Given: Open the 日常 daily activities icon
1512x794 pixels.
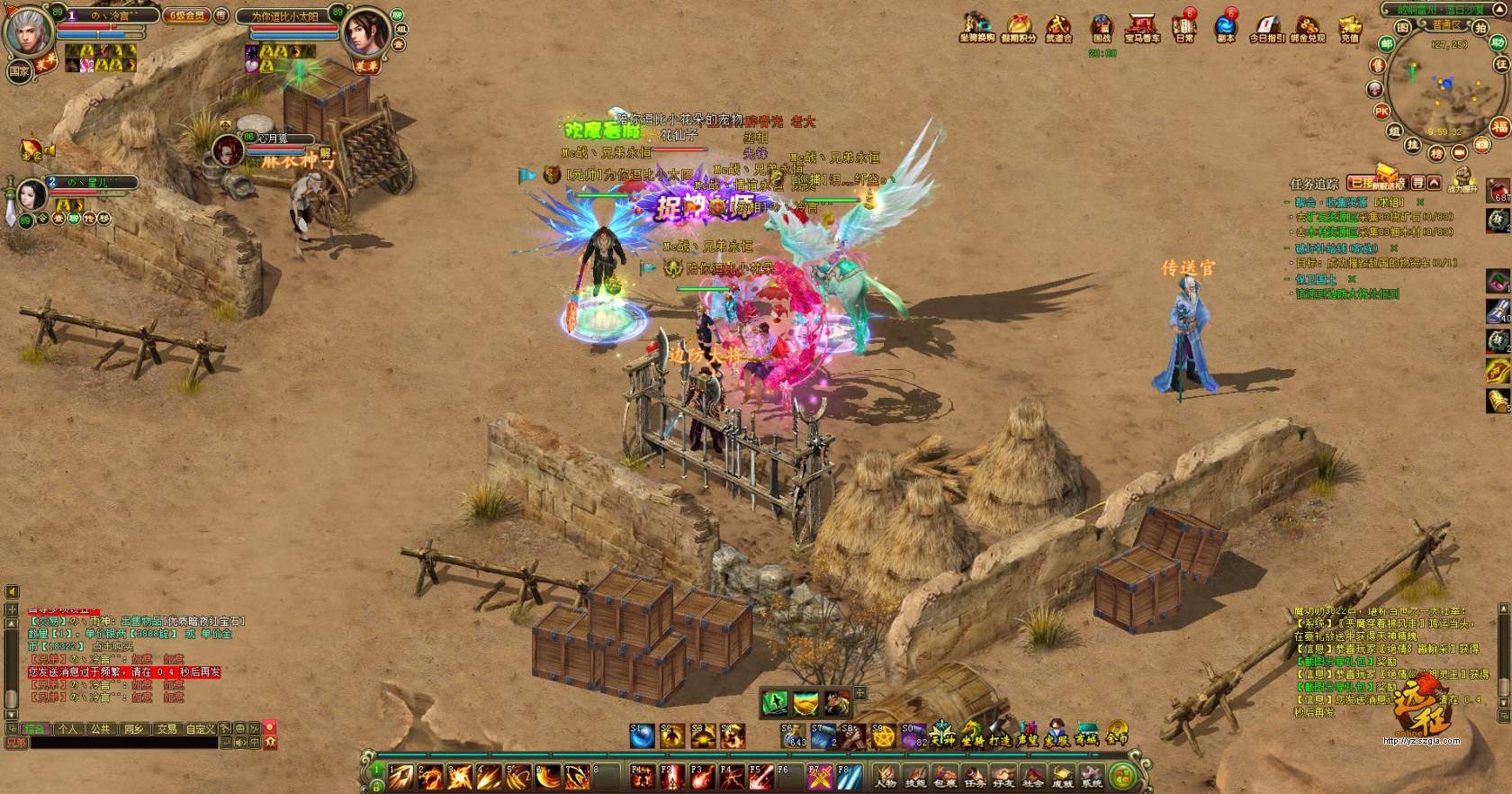Looking at the screenshot, I should pos(1184,27).
